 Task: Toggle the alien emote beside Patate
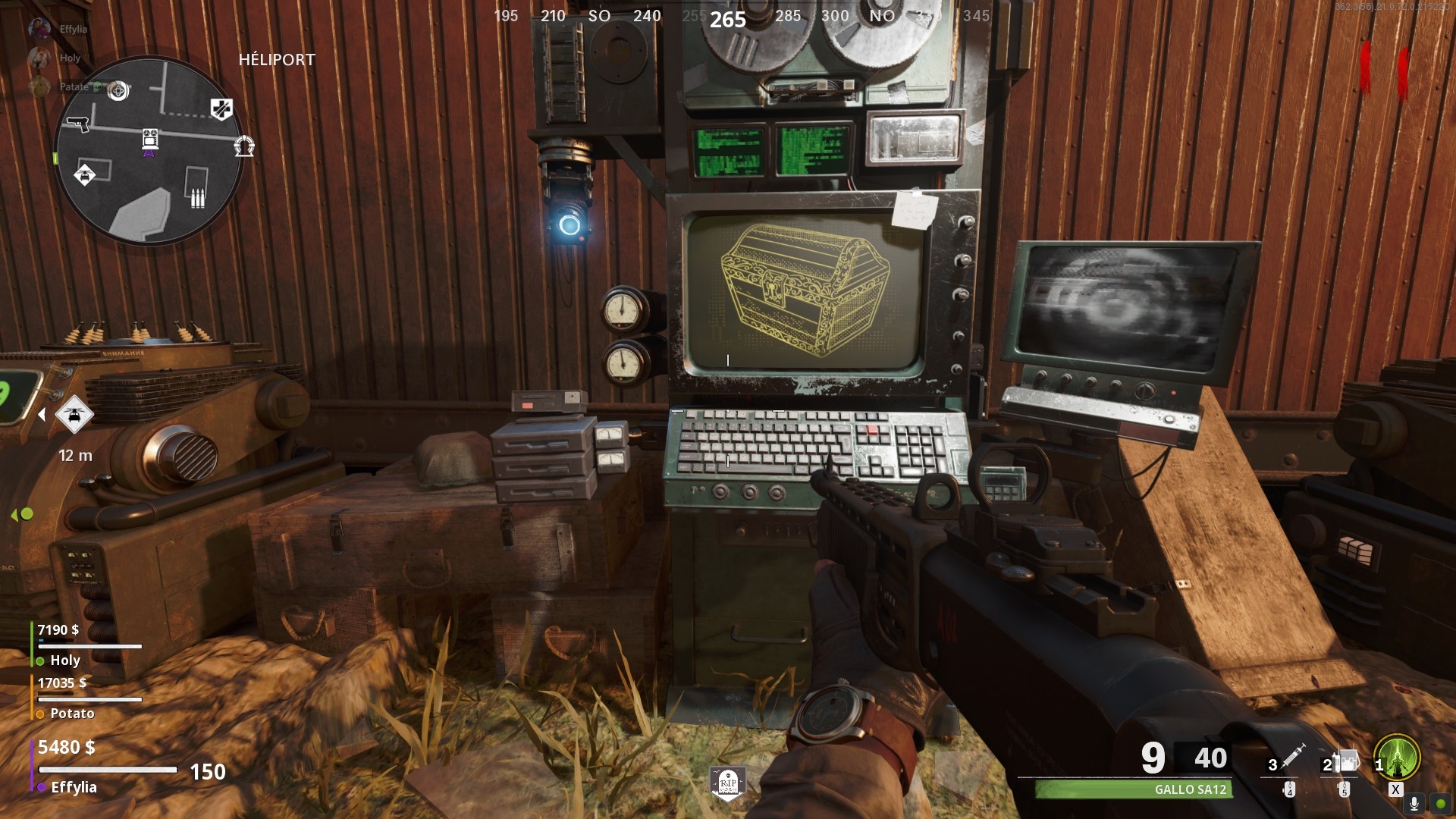point(98,88)
